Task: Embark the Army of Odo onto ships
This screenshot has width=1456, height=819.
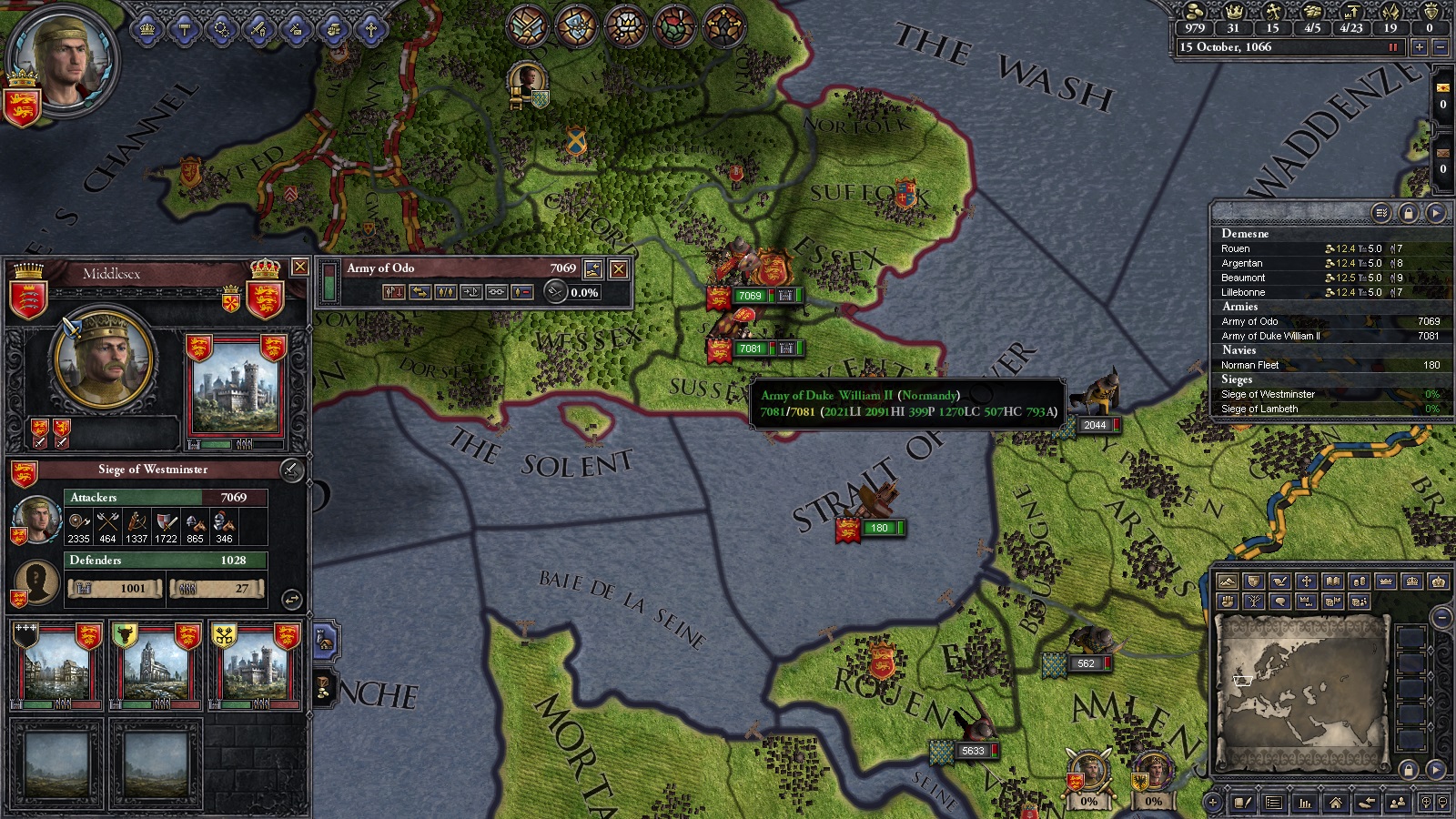Action: coord(470,292)
